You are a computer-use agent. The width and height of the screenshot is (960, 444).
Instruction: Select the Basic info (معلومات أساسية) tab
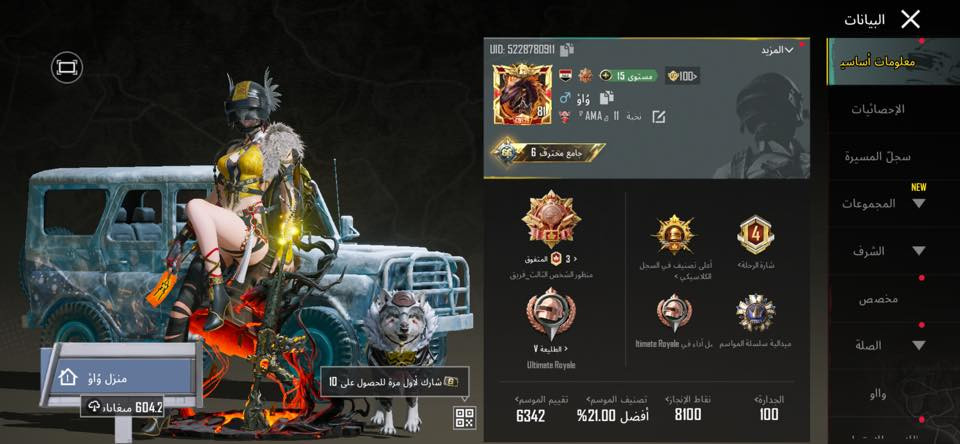pos(879,62)
